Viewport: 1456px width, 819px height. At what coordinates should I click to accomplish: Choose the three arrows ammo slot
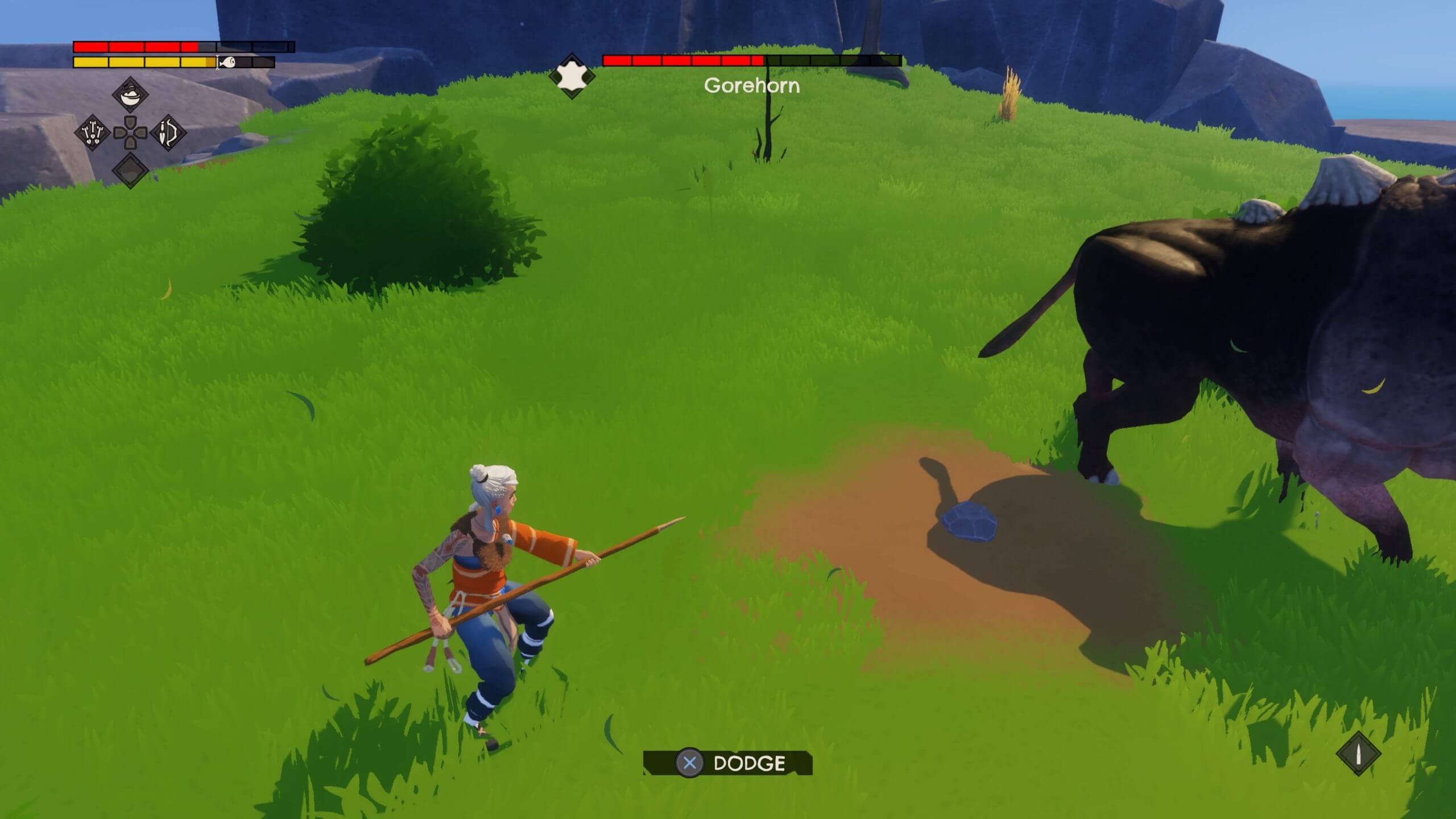(x=92, y=133)
